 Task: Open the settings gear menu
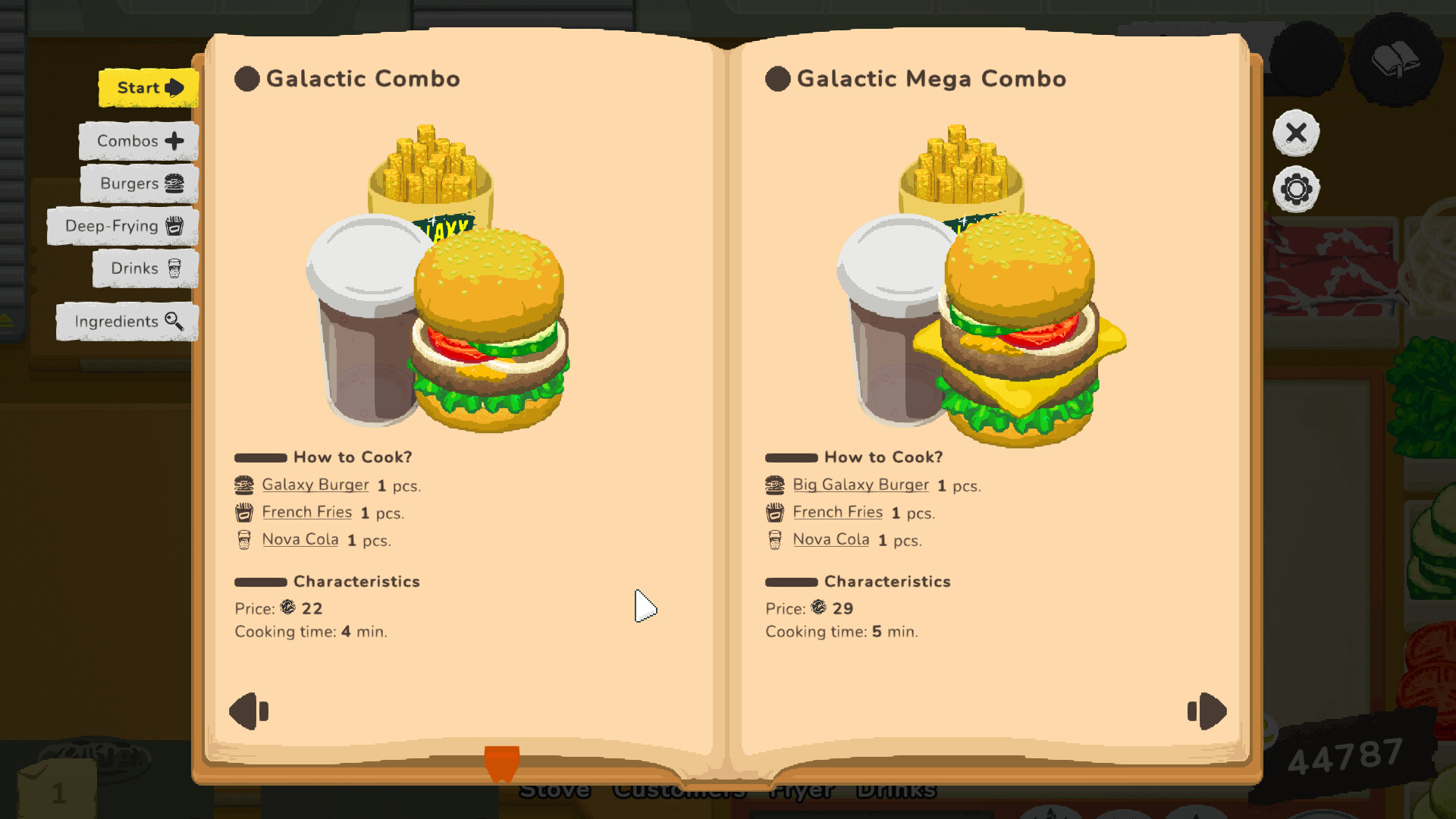tap(1296, 187)
